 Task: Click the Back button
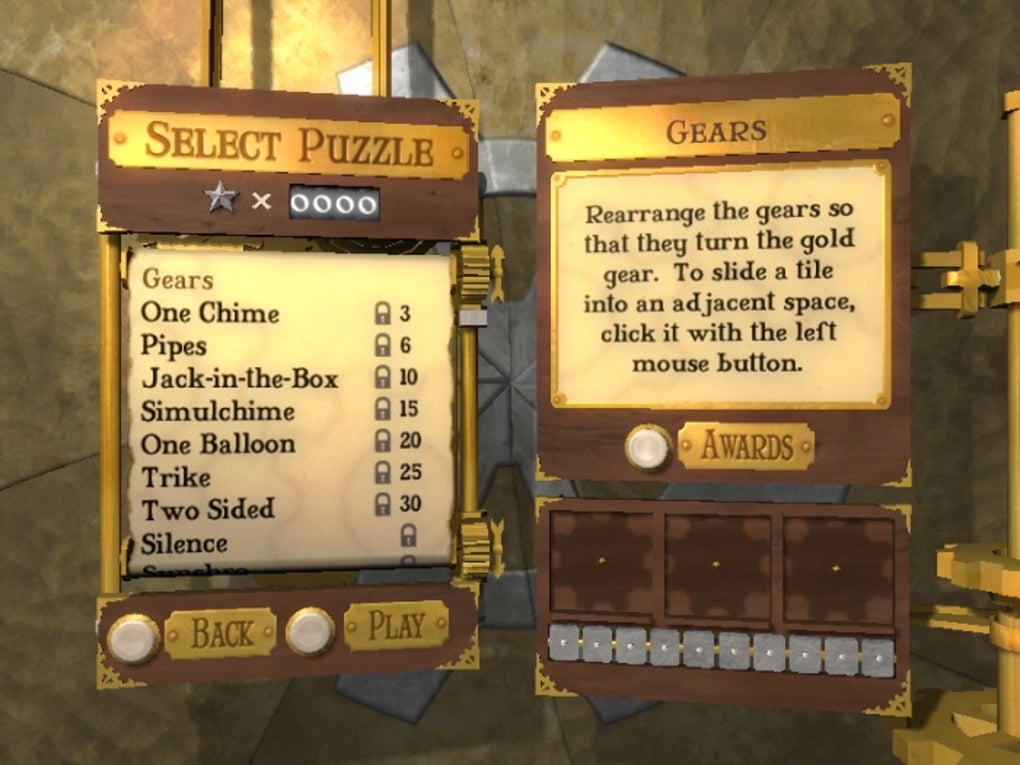220,632
